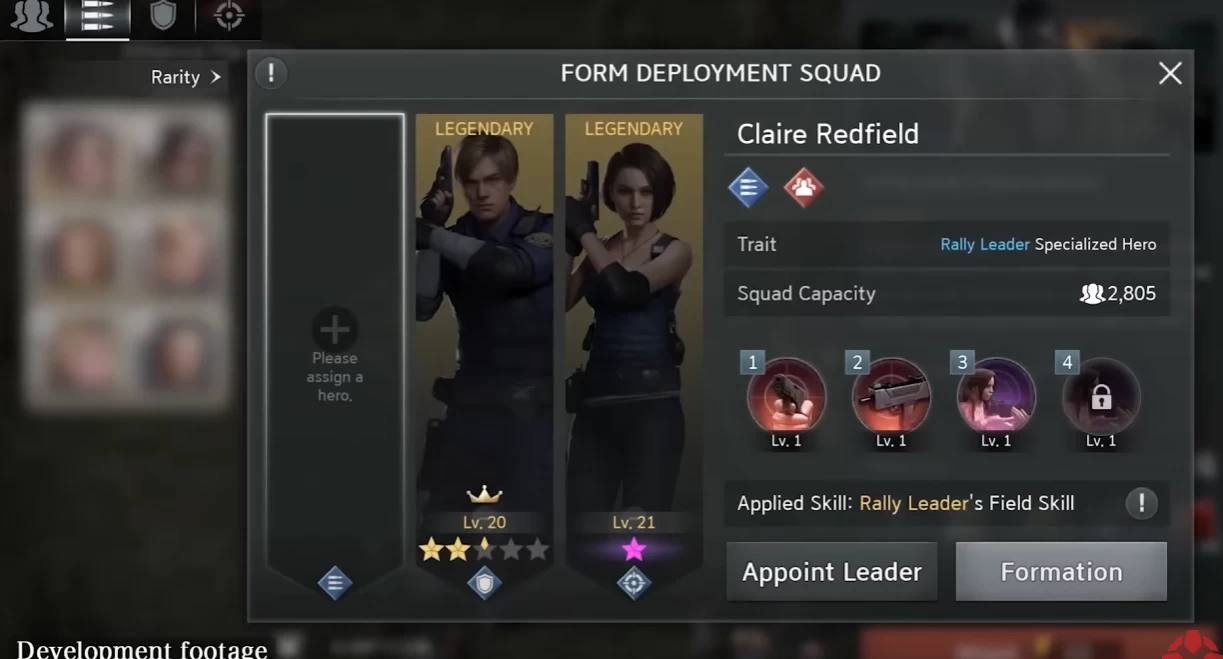Image resolution: width=1223 pixels, height=659 pixels.
Task: Select the level 21 legendary female hero card
Action: tap(634, 330)
